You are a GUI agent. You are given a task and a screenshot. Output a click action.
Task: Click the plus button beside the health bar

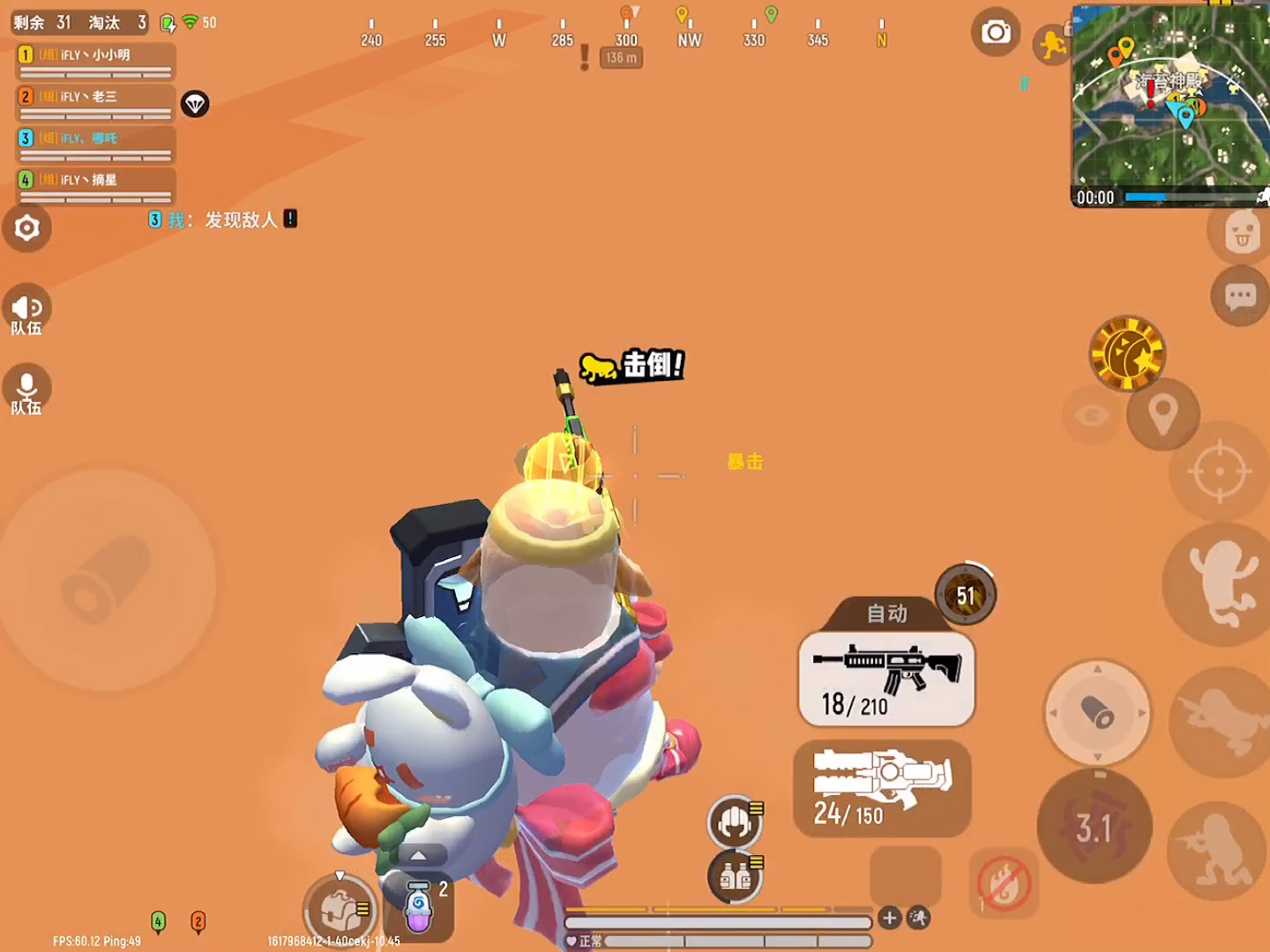pos(889,919)
